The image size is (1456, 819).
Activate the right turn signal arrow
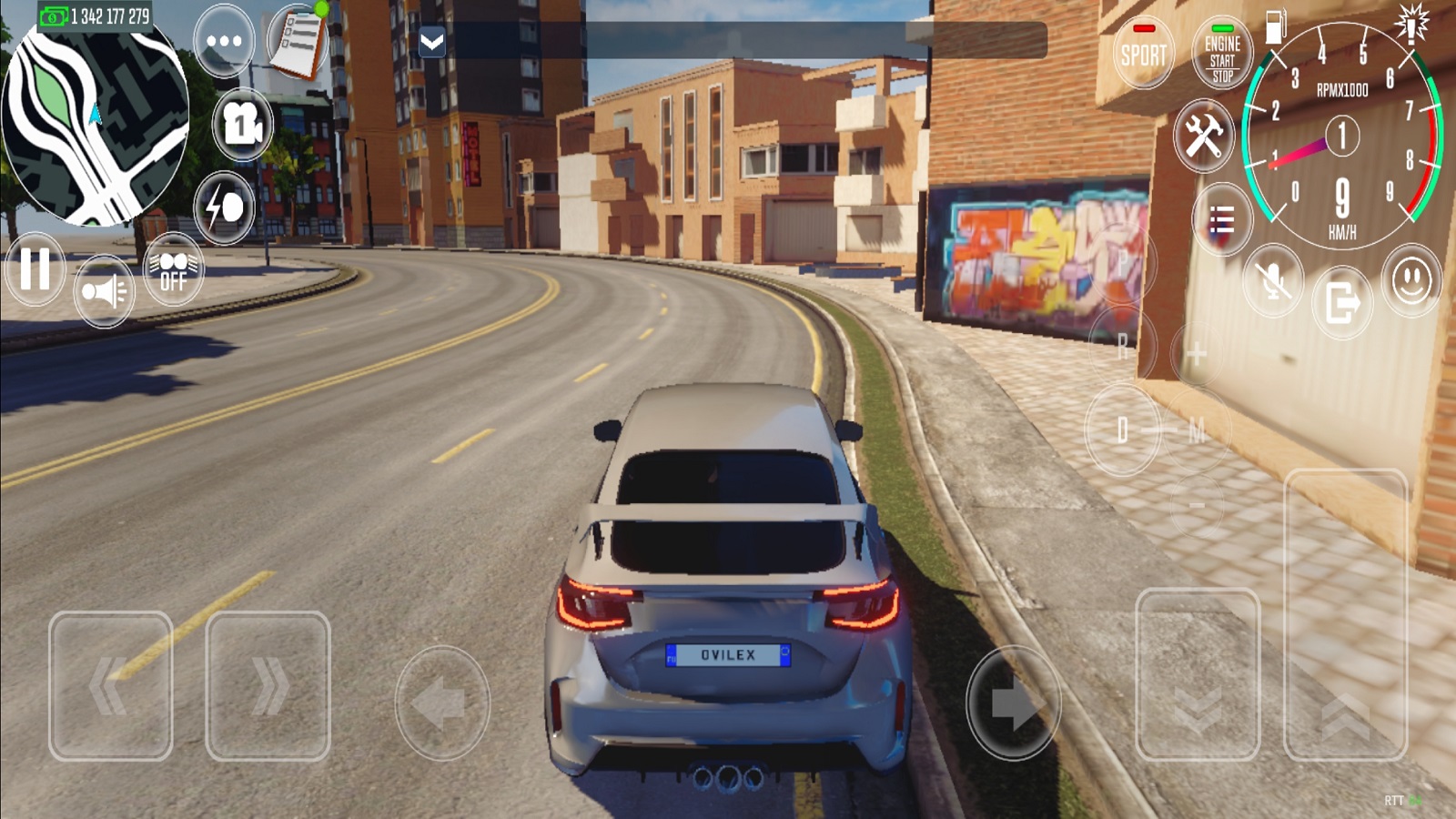pyautogui.click(x=1013, y=703)
